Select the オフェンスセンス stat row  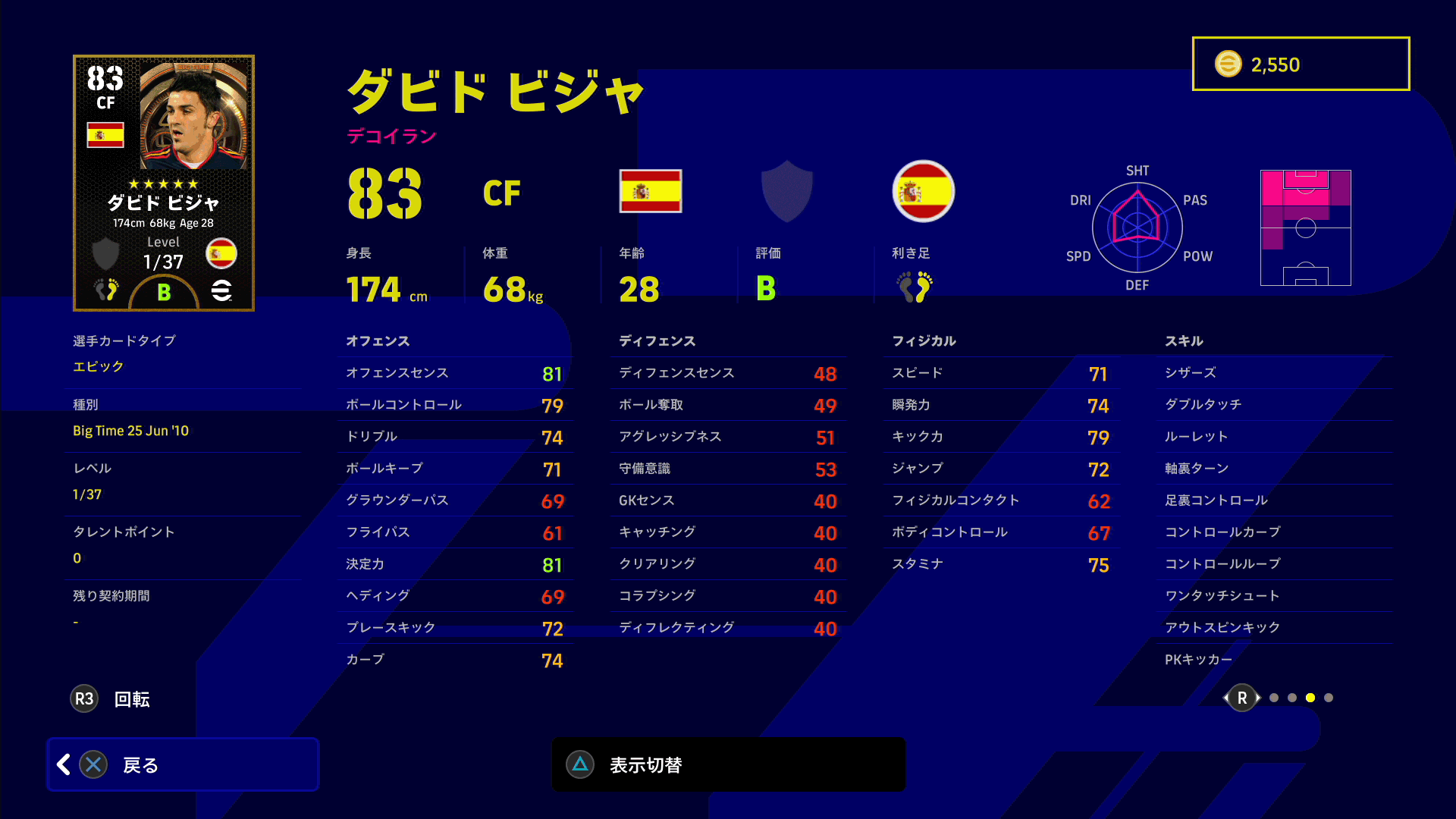click(453, 373)
